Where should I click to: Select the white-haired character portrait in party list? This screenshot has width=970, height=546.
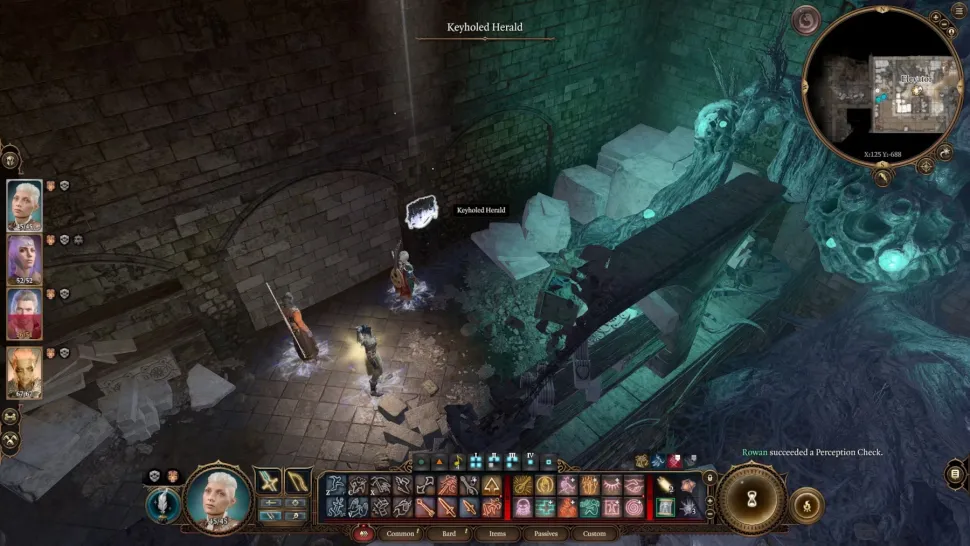(x=25, y=205)
